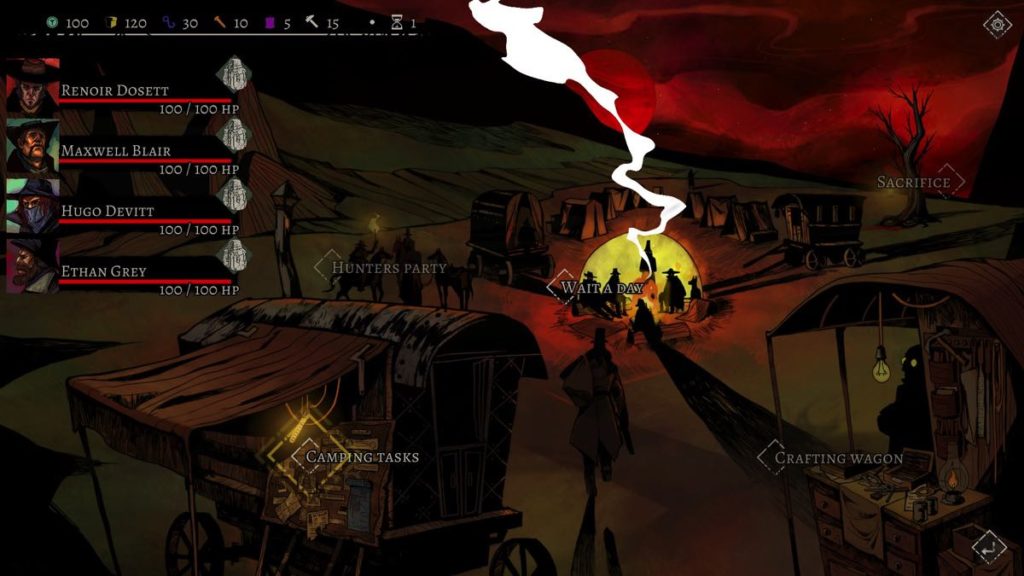
Task: Select Maxwell Blair's portrait
Action: [33, 146]
